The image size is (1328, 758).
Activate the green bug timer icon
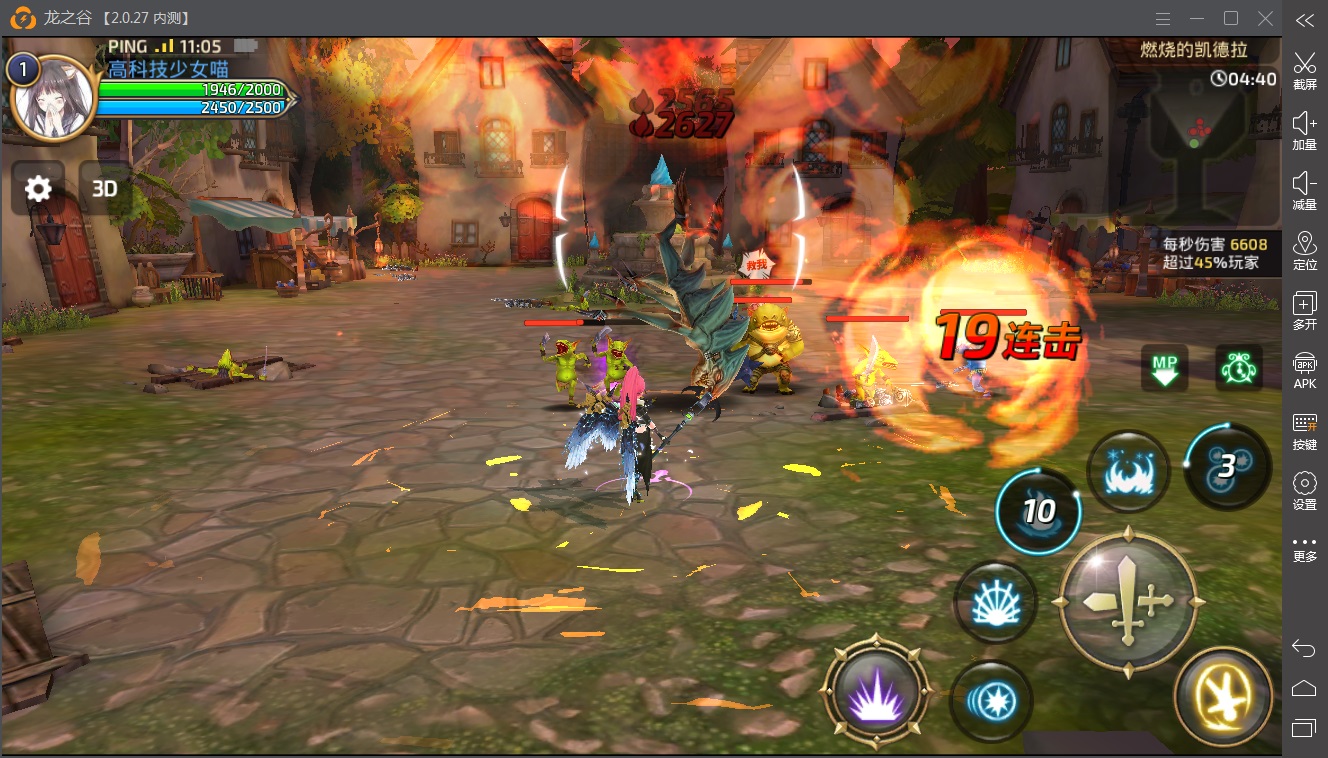[x=1238, y=368]
